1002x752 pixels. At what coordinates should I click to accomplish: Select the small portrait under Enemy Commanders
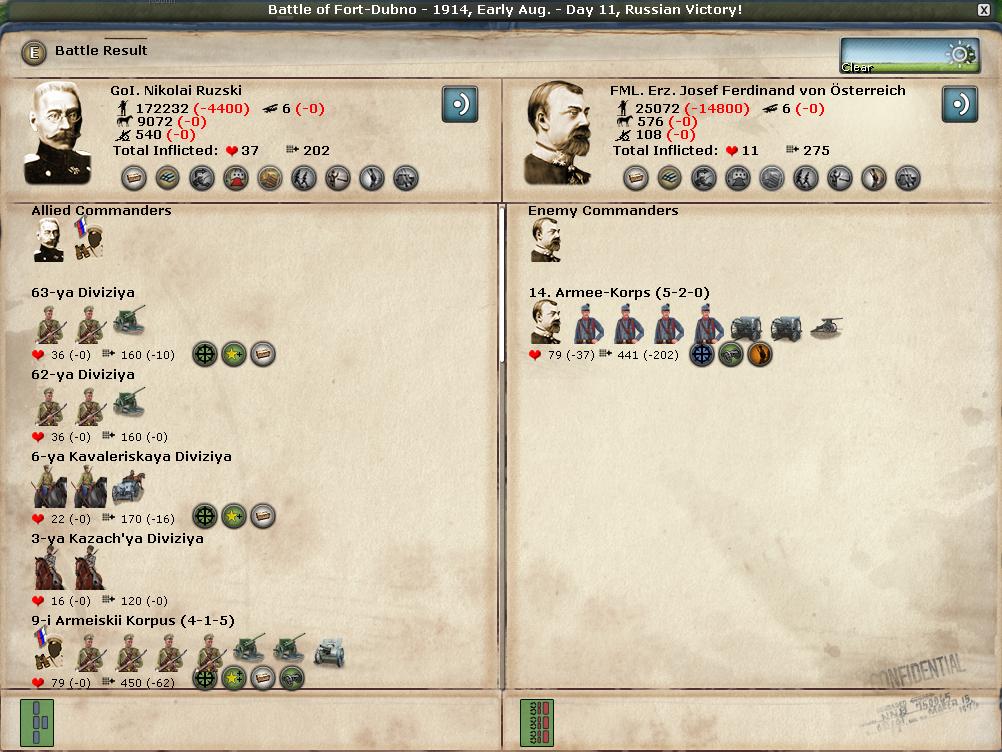click(545, 241)
